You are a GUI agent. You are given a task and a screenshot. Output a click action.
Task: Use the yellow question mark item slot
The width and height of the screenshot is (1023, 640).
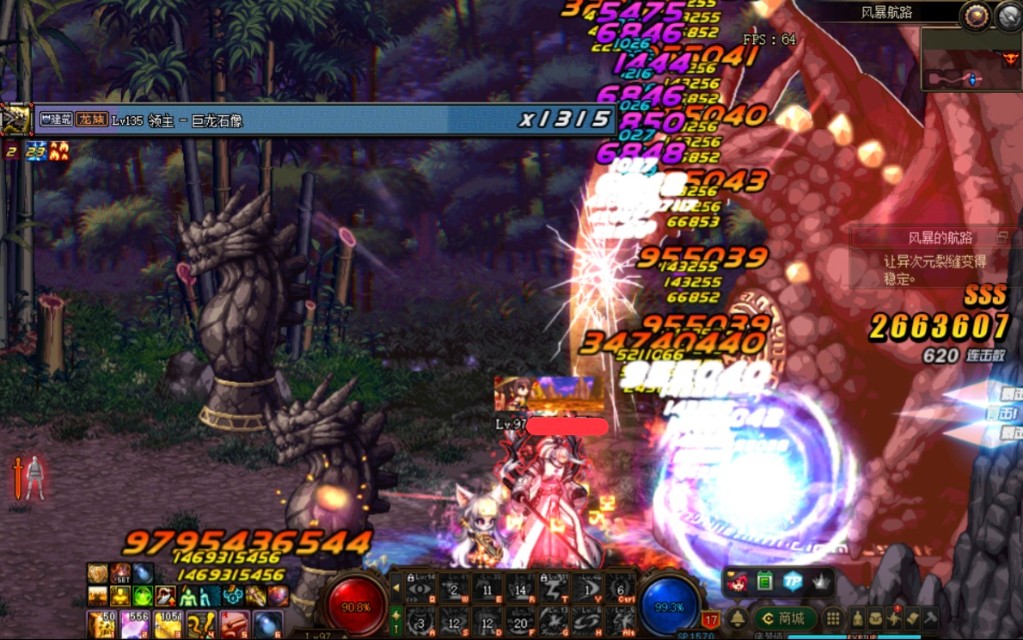tap(200, 625)
